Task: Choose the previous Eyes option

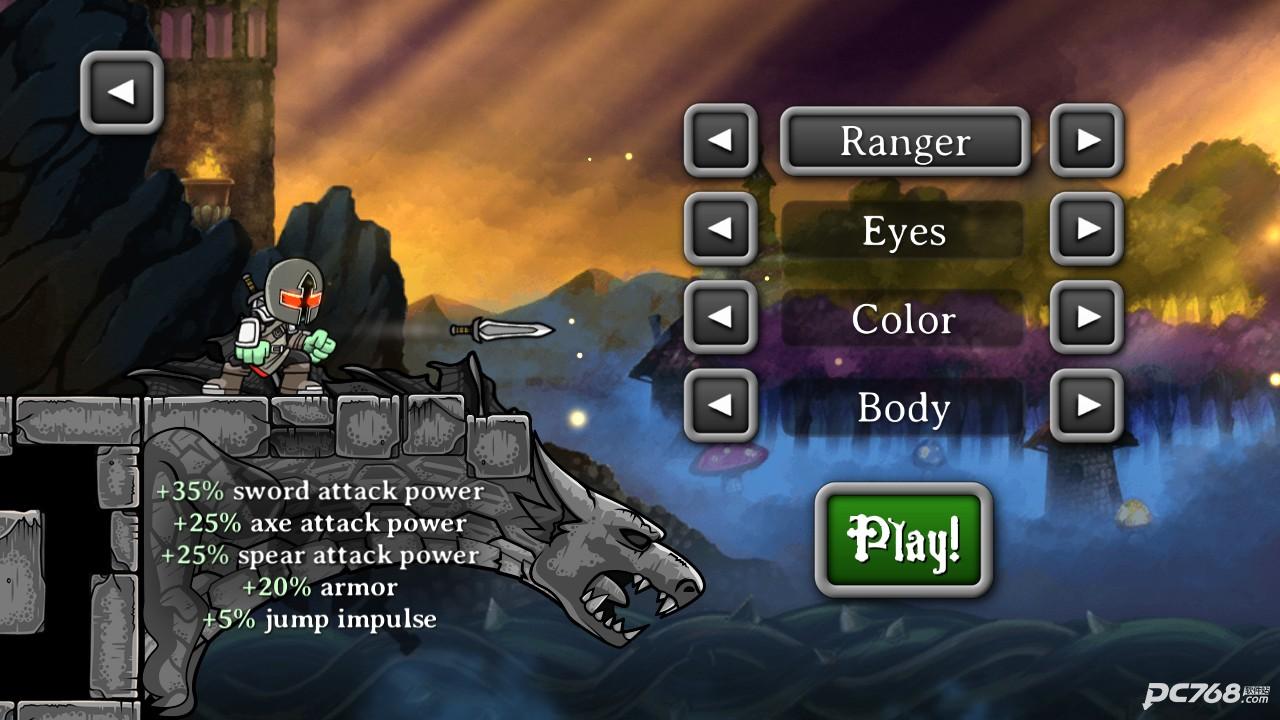Action: (720, 229)
